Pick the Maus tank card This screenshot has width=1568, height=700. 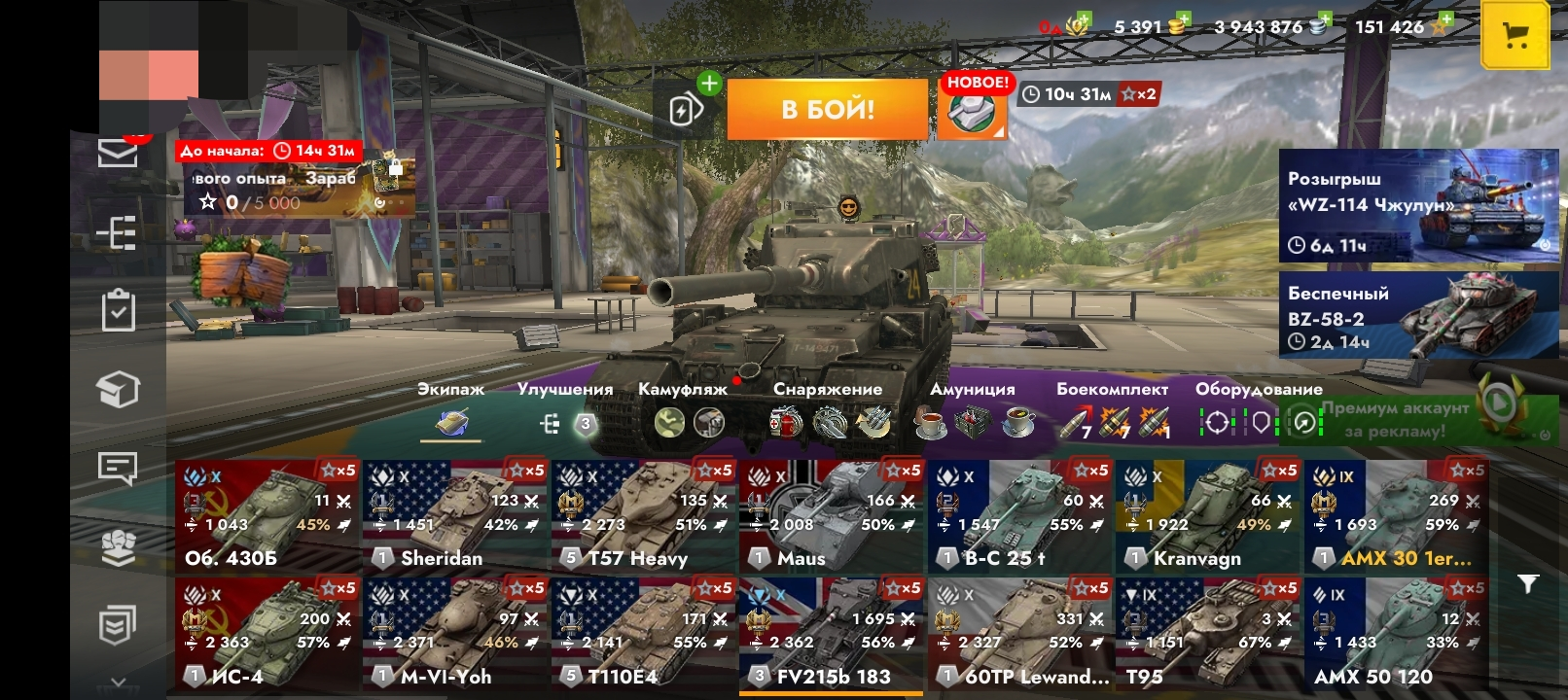tap(832, 517)
